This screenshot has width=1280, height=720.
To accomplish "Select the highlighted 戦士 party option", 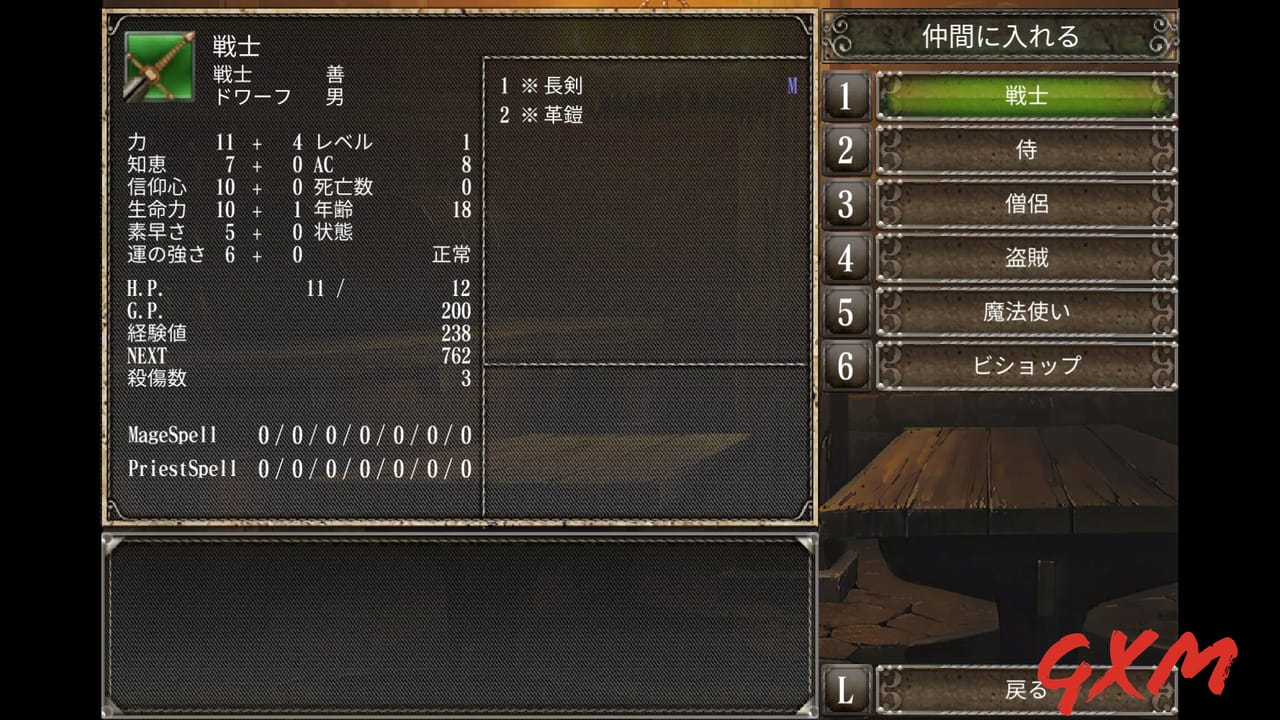I will point(1025,96).
